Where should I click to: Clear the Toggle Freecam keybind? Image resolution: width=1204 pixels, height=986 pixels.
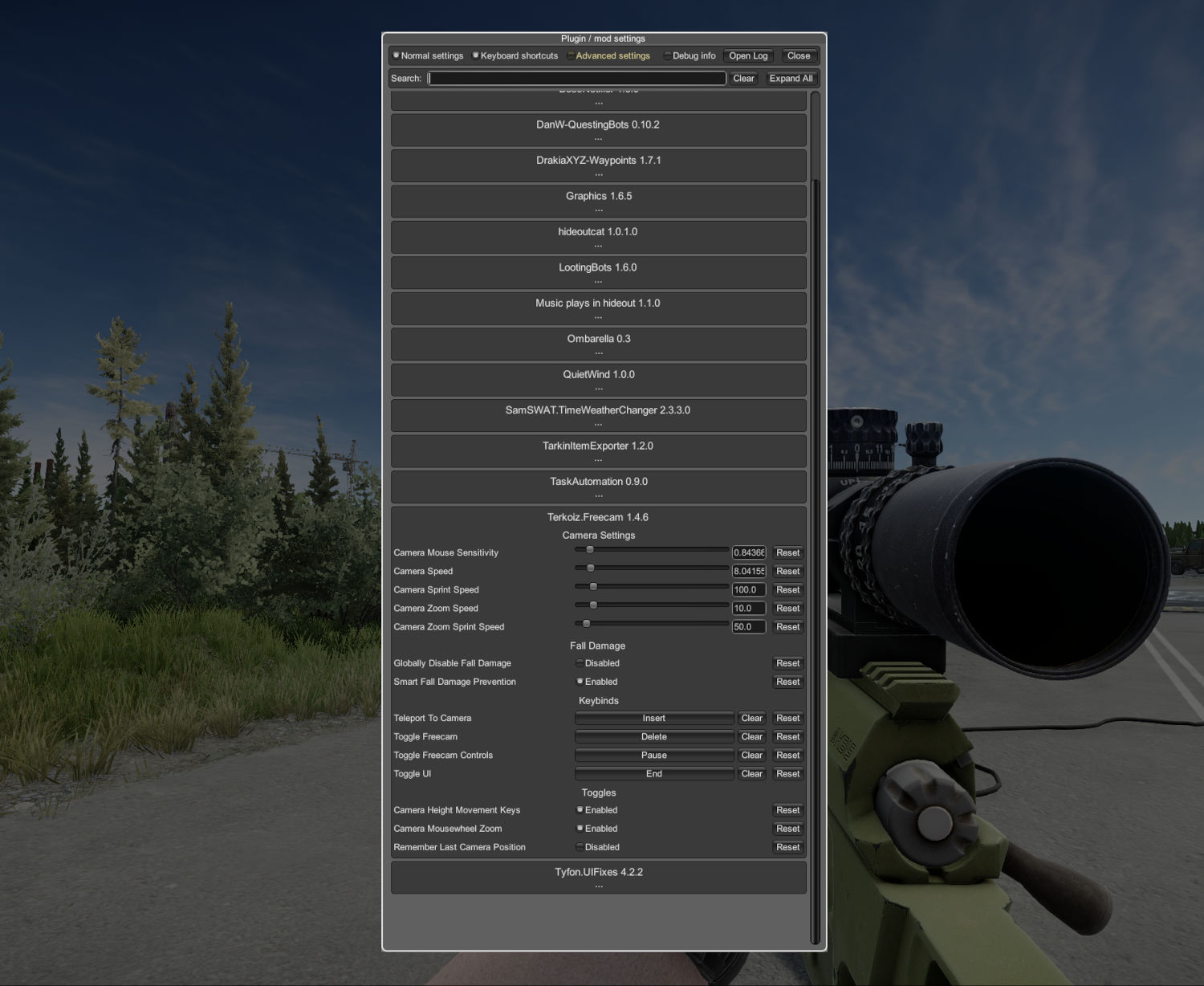(751, 736)
